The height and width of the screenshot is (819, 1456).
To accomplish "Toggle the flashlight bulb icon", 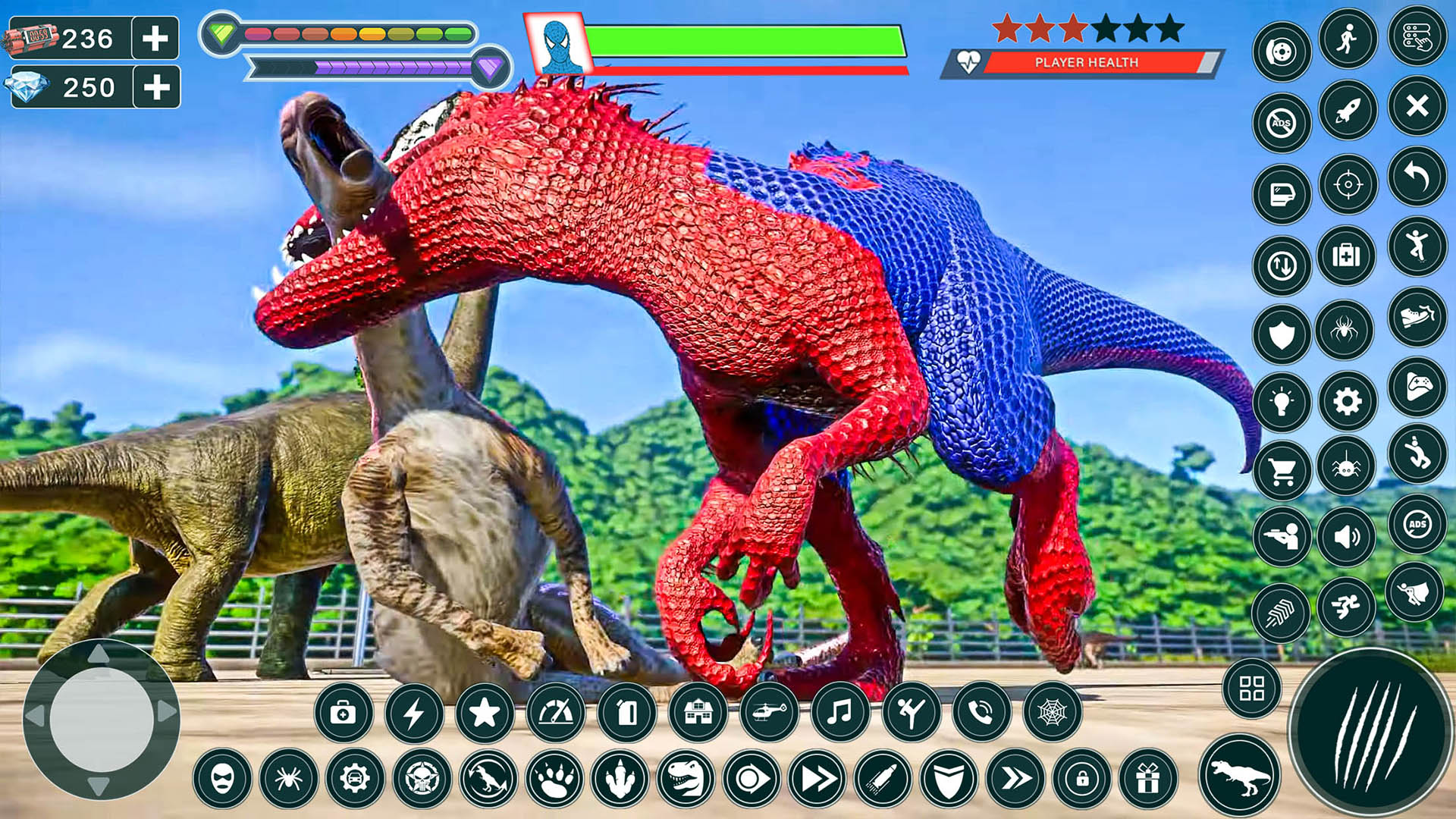I will click(1283, 400).
